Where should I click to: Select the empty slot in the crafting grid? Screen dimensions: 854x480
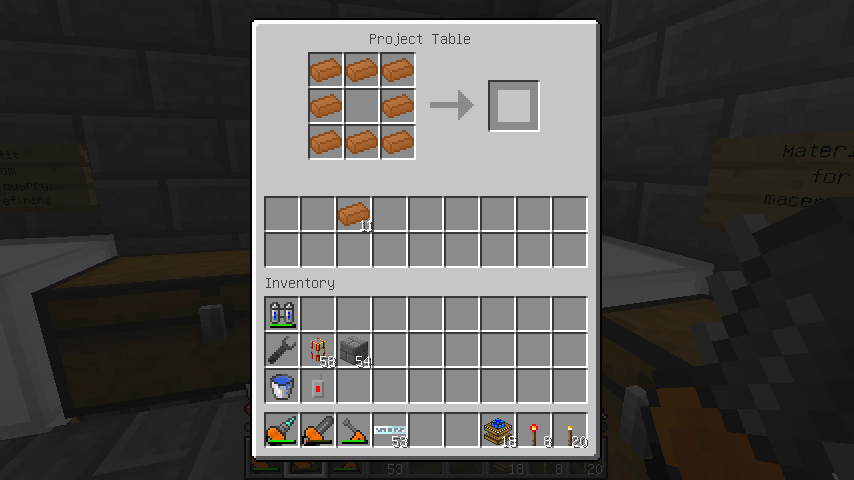(362, 105)
